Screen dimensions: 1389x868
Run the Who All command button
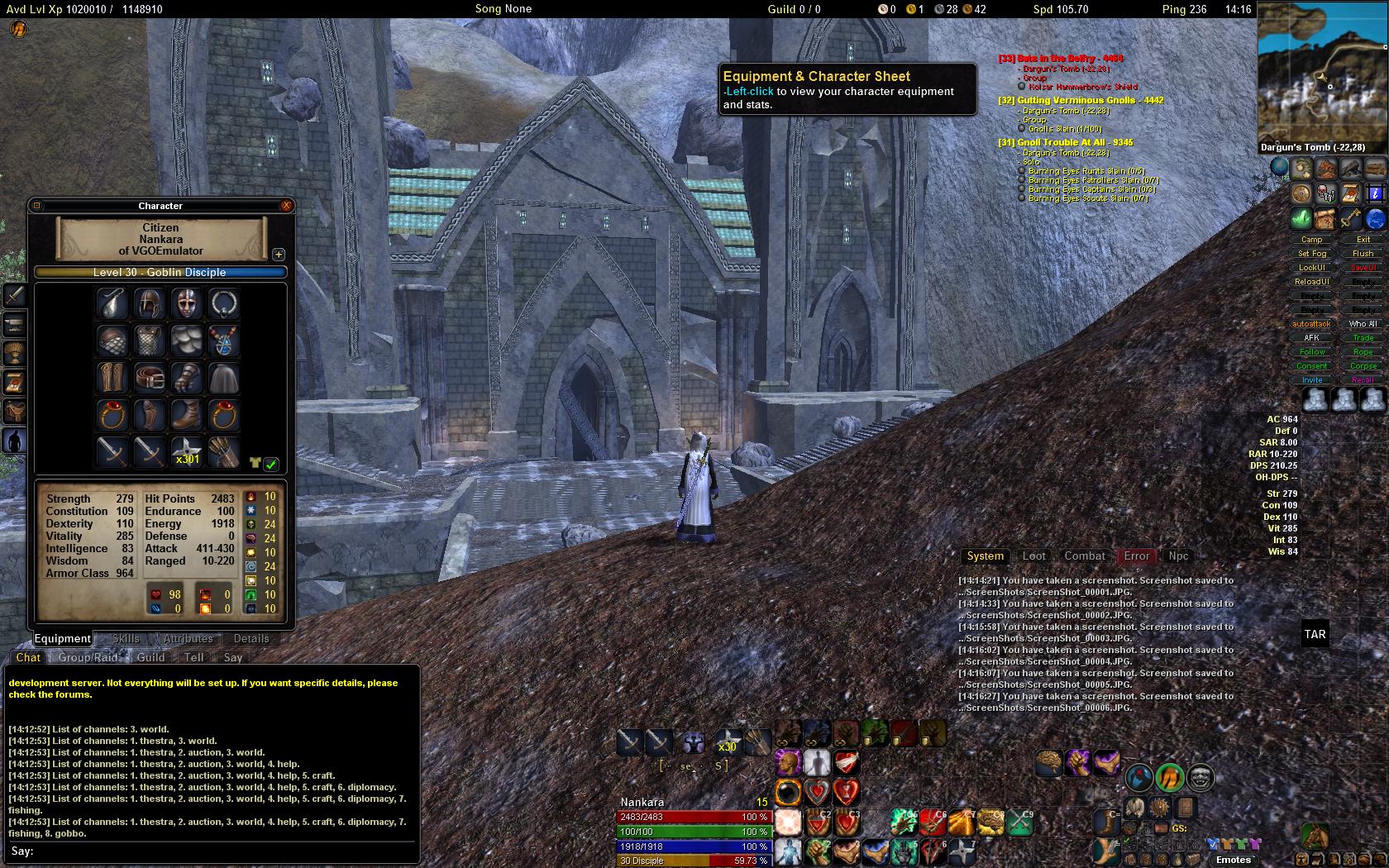point(1363,324)
